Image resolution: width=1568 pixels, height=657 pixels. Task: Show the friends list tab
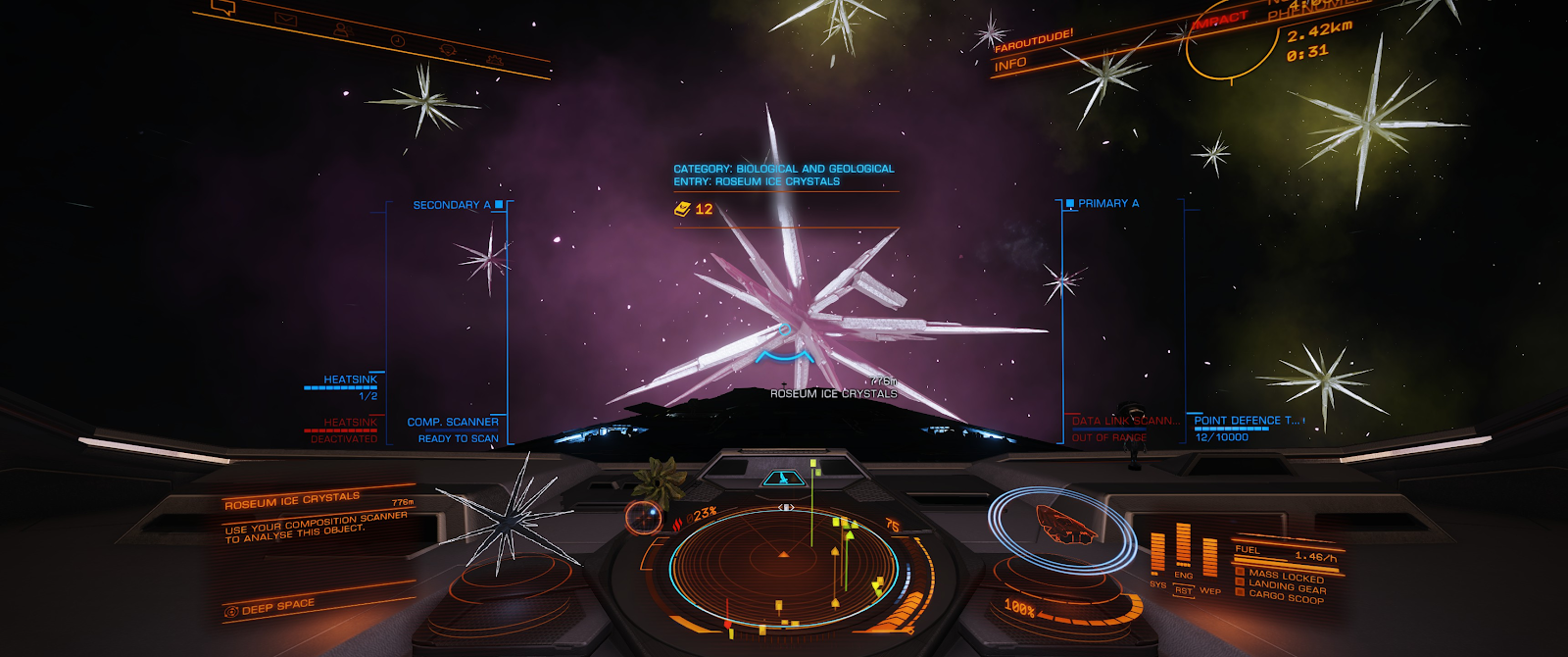point(341,29)
